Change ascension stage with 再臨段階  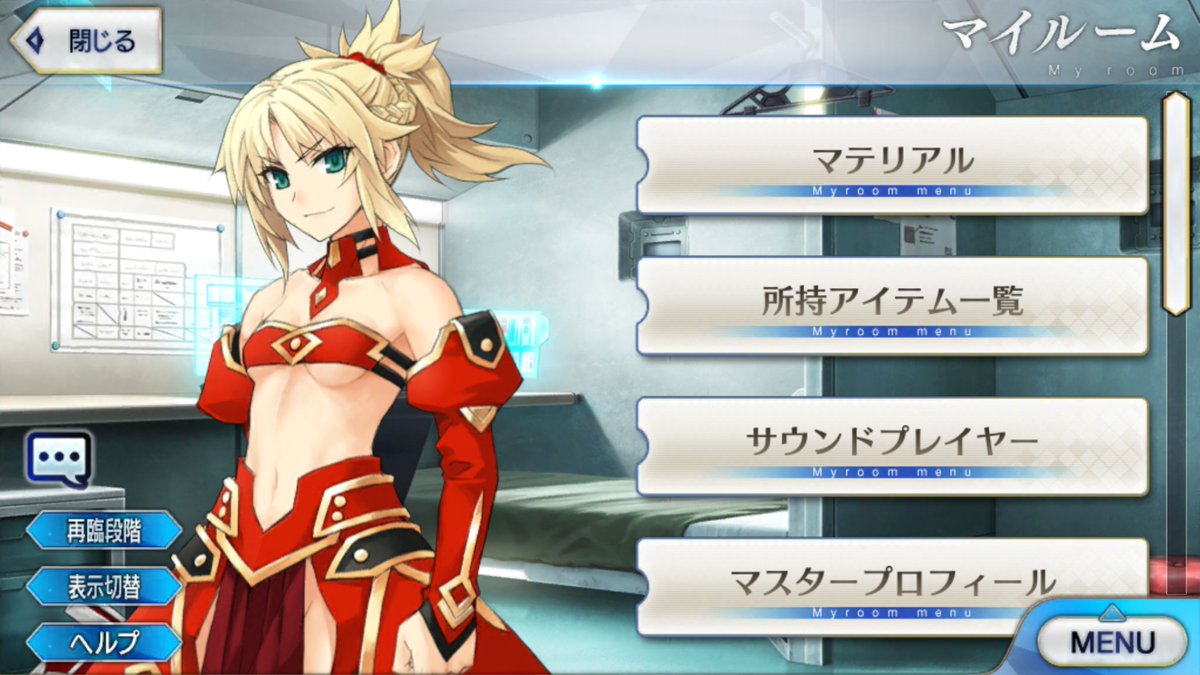[104, 531]
